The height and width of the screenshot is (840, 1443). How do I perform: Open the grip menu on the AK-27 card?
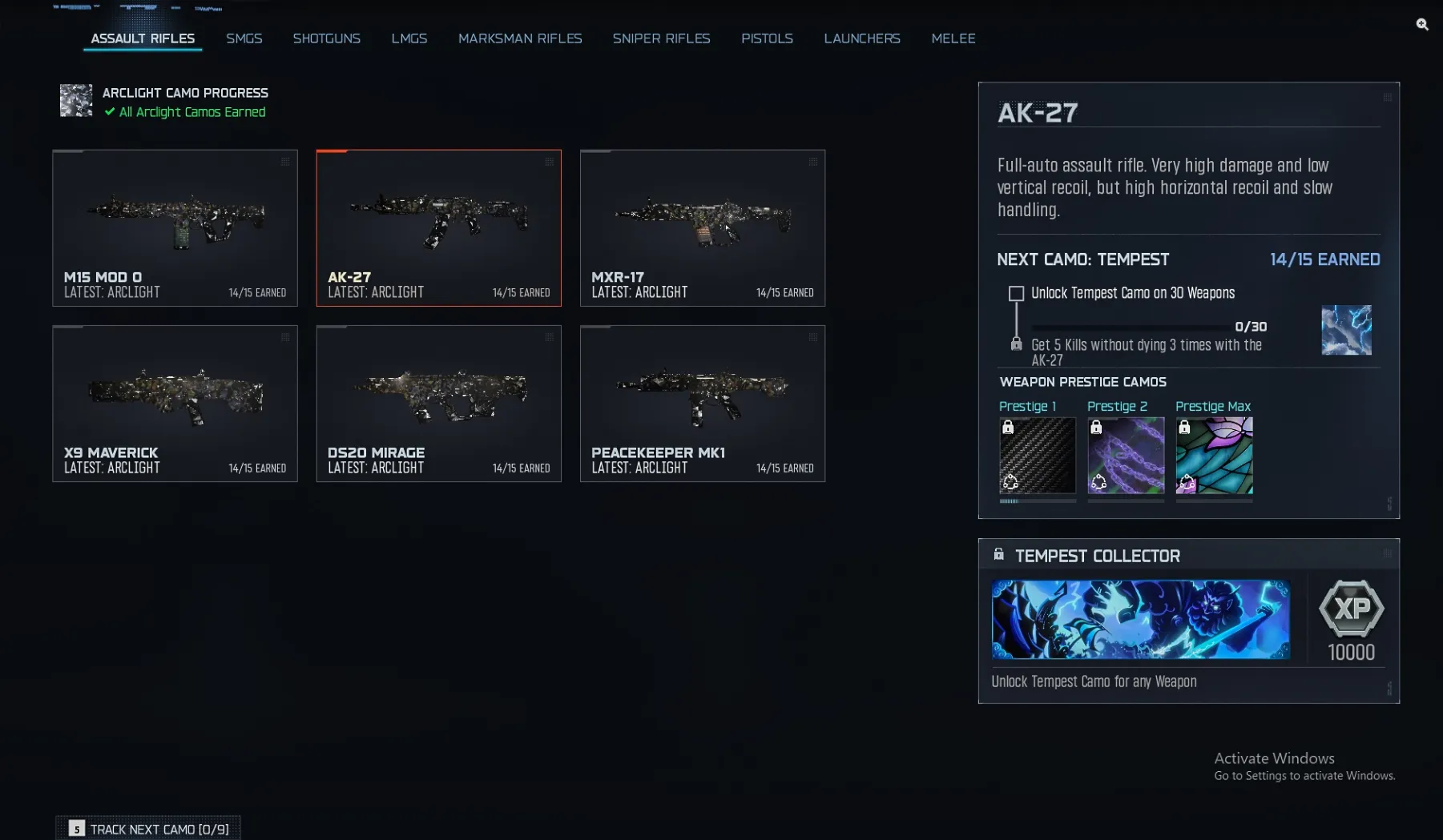549,161
